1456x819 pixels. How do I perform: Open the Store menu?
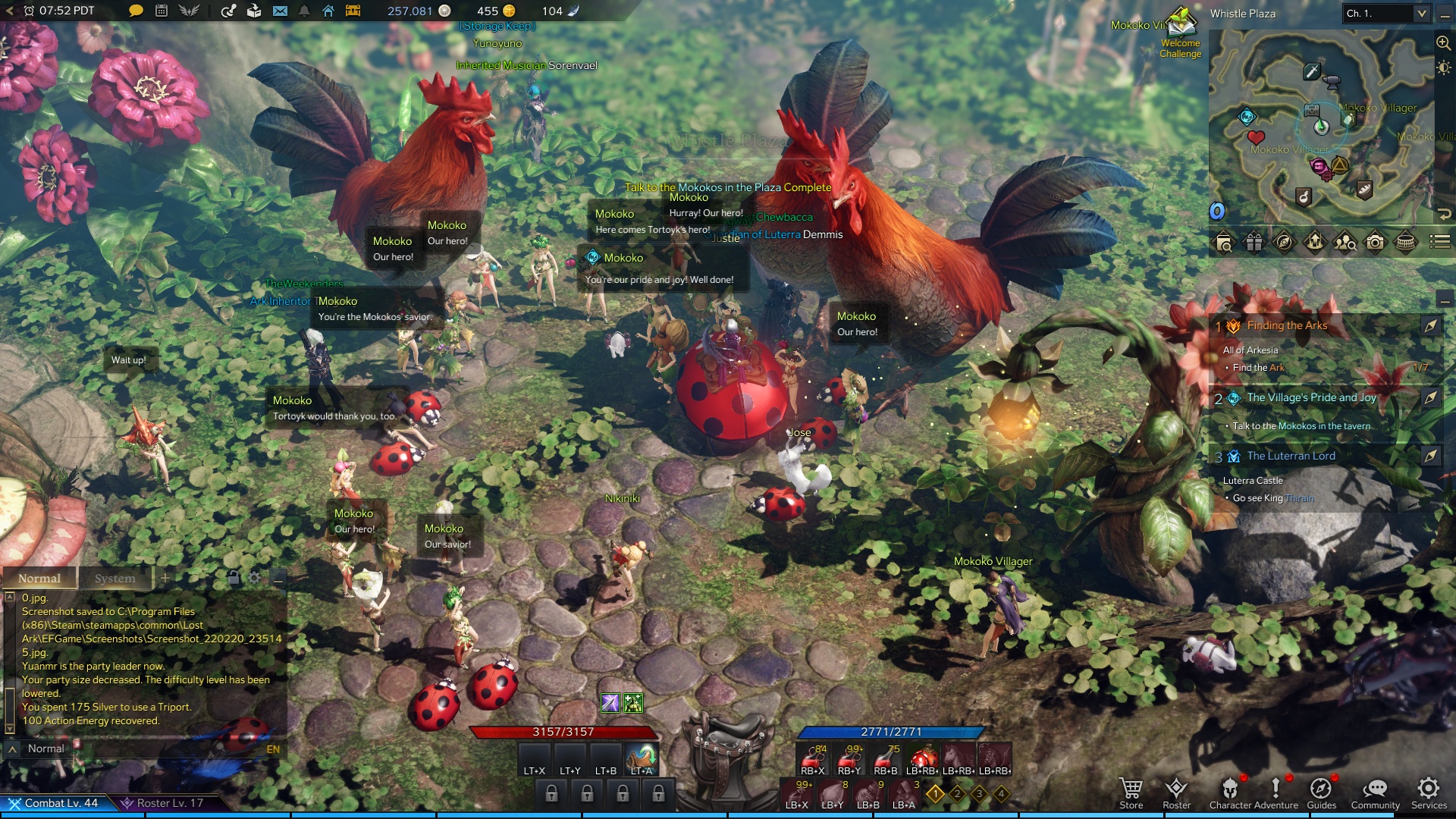point(1131,792)
